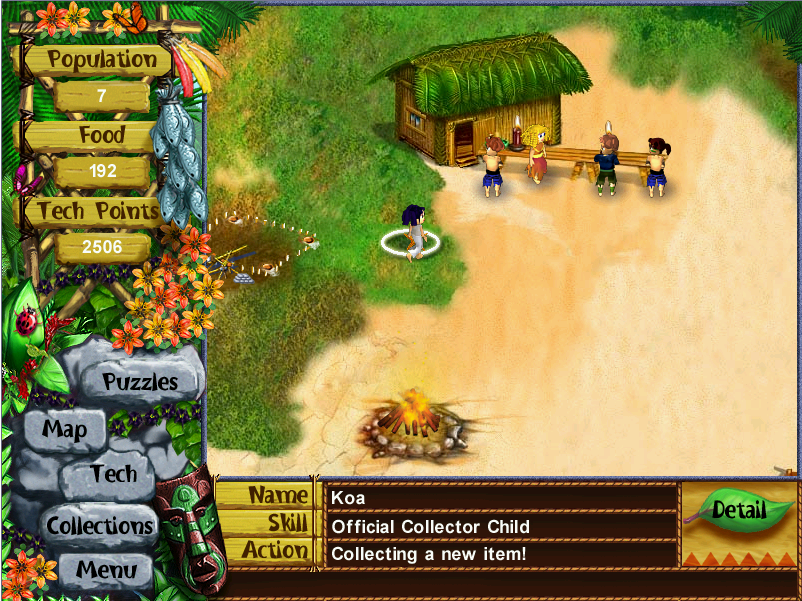Select villager Koa with the white ring
This screenshot has height=601, width=802.
(412, 232)
